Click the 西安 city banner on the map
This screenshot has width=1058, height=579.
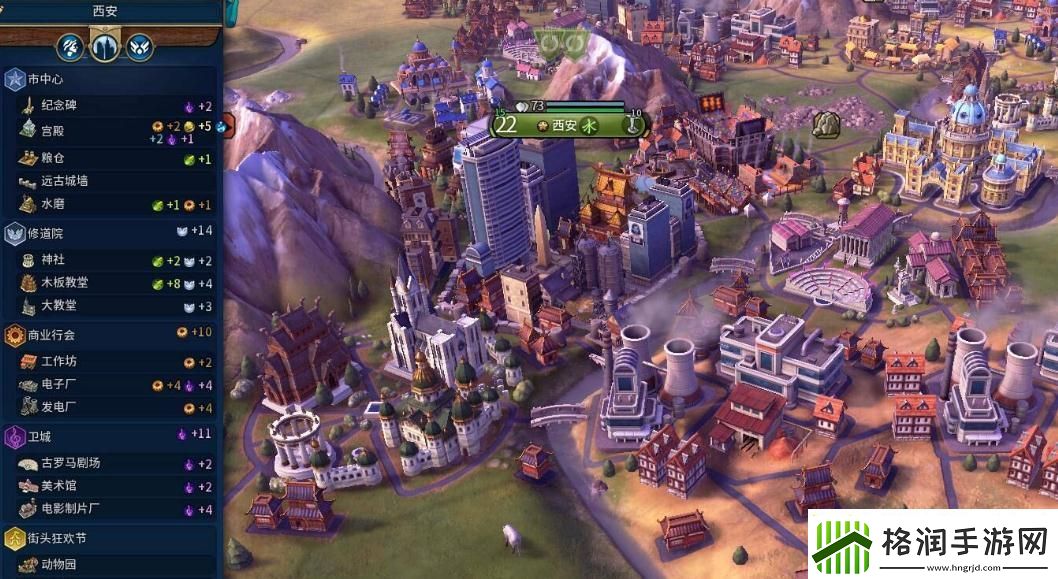click(x=567, y=126)
